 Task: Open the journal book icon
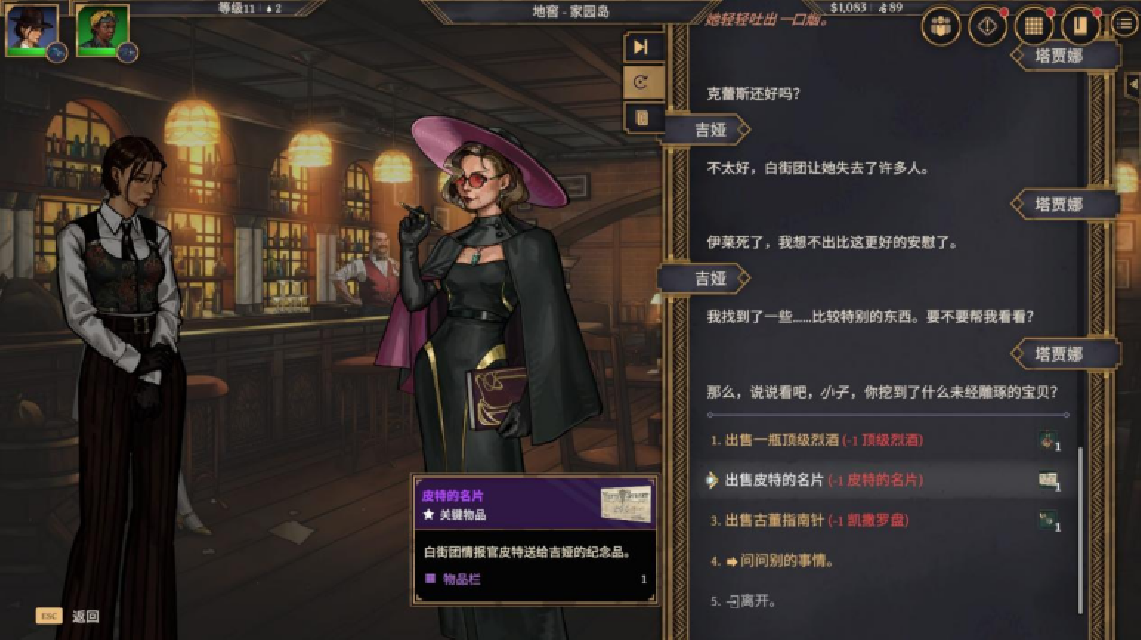[1080, 27]
